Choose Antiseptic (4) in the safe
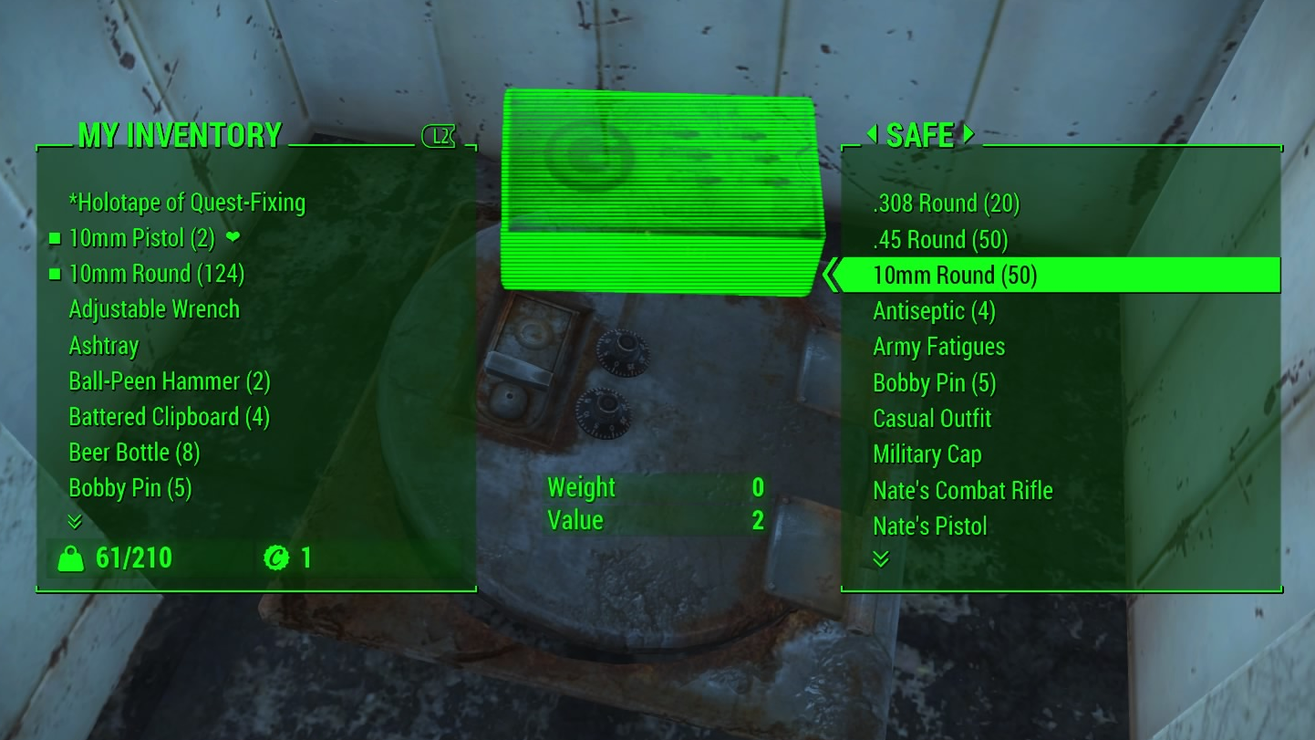The image size is (1315, 740). pyautogui.click(x=933, y=311)
